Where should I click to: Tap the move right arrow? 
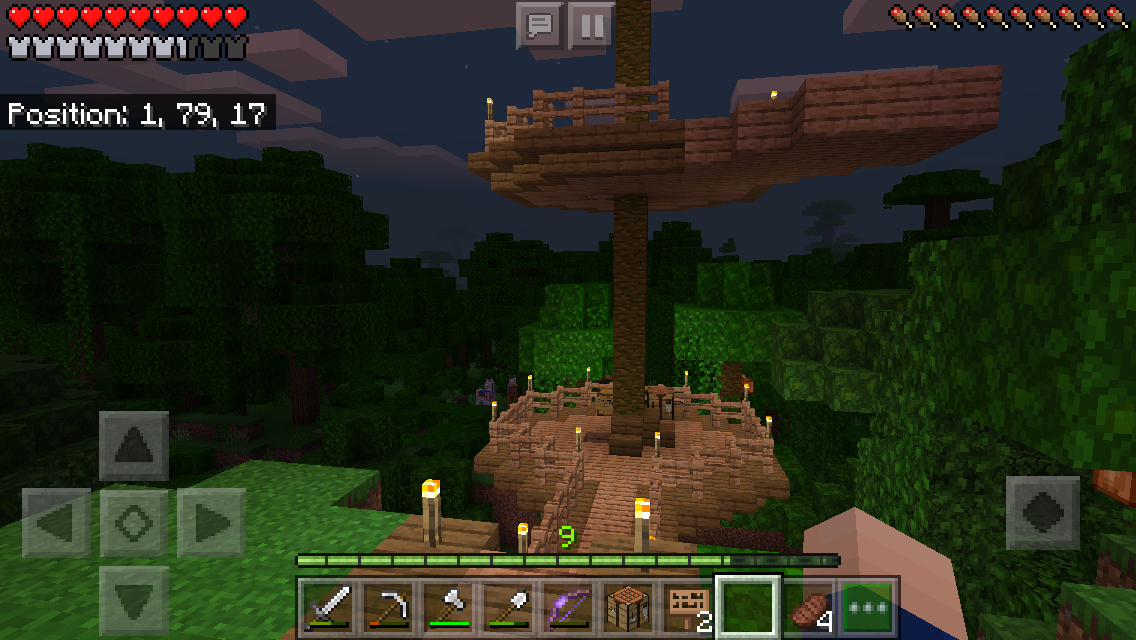point(211,522)
